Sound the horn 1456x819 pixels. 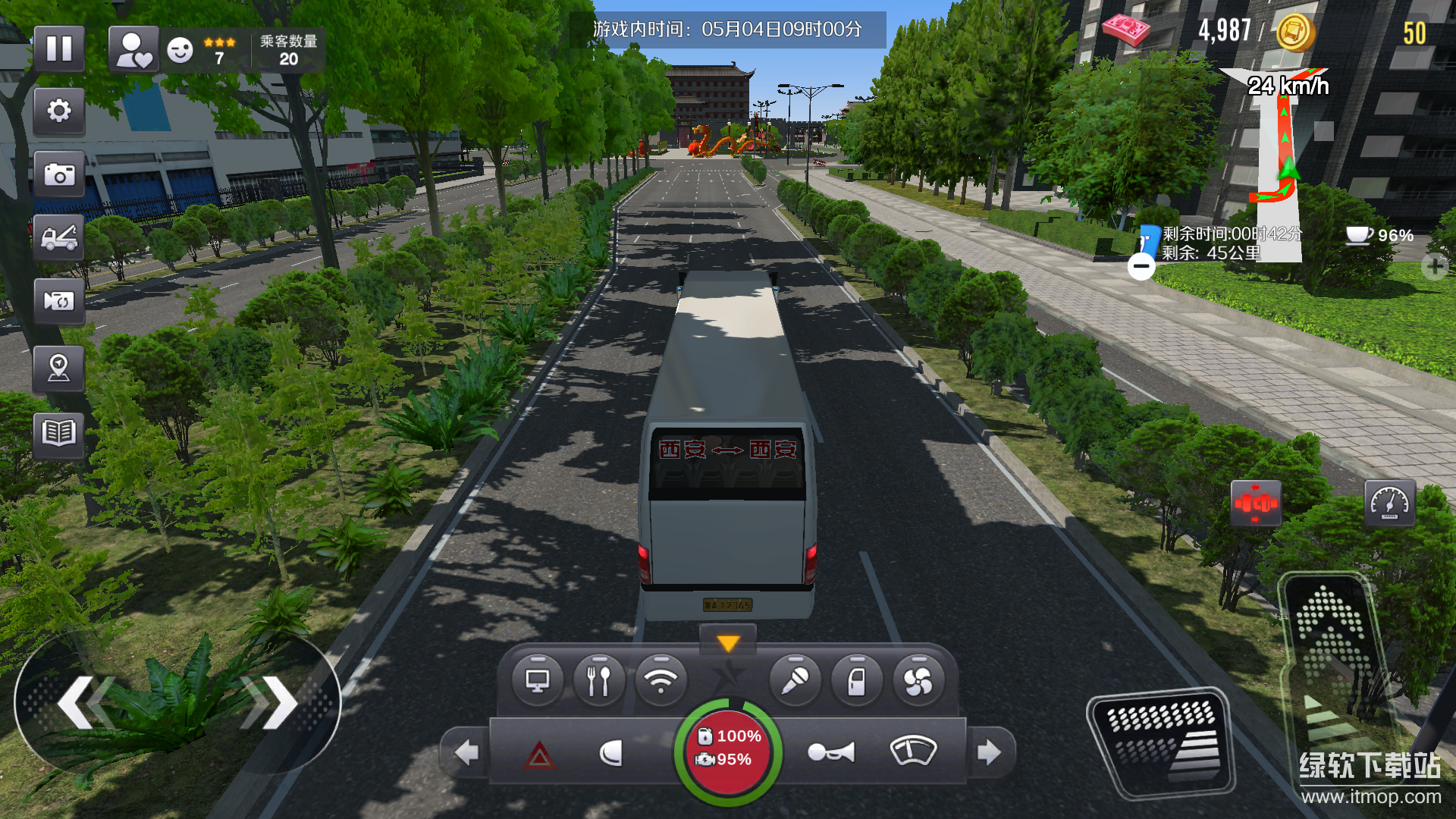click(831, 752)
